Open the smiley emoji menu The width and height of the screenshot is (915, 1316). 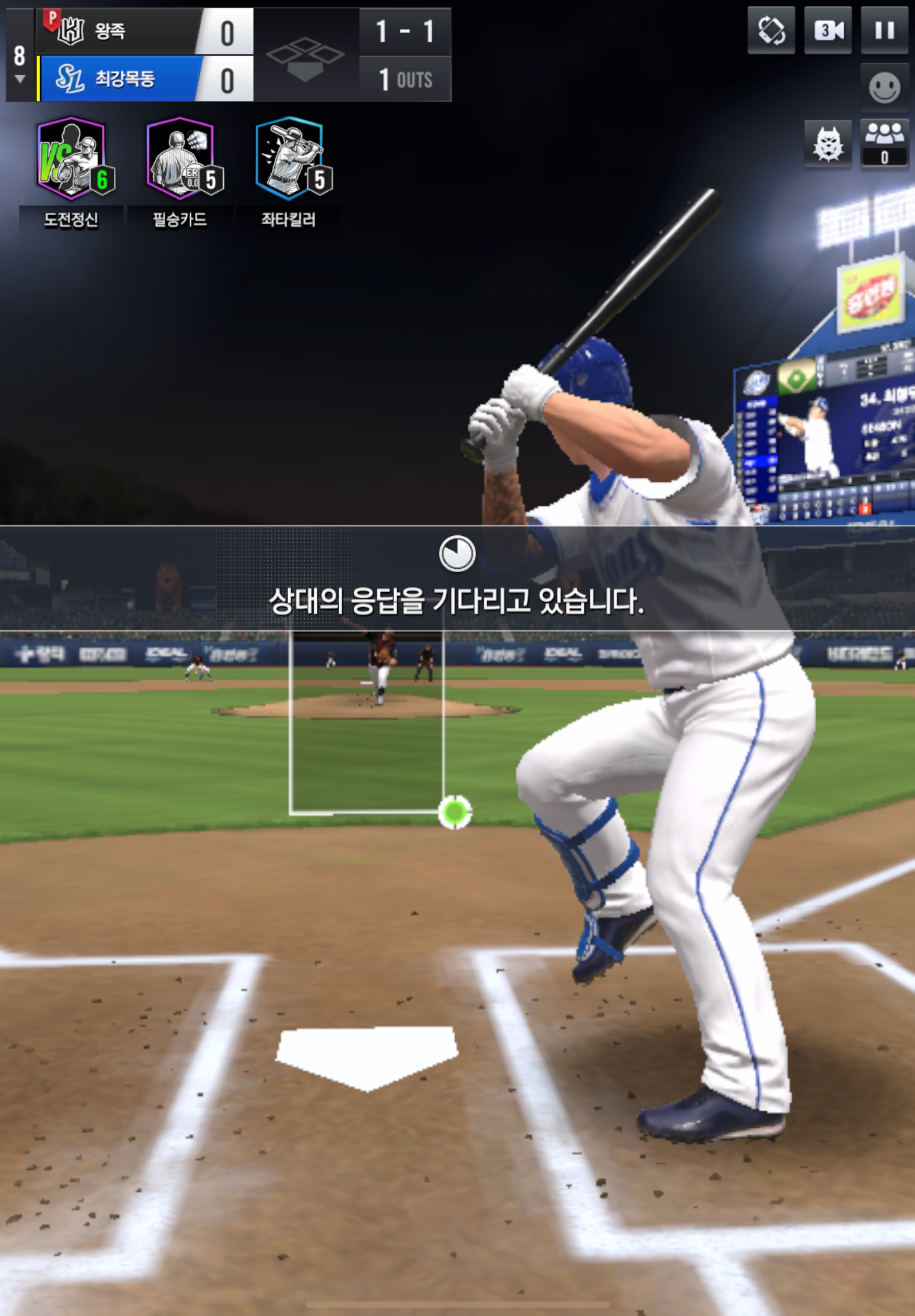[x=884, y=88]
